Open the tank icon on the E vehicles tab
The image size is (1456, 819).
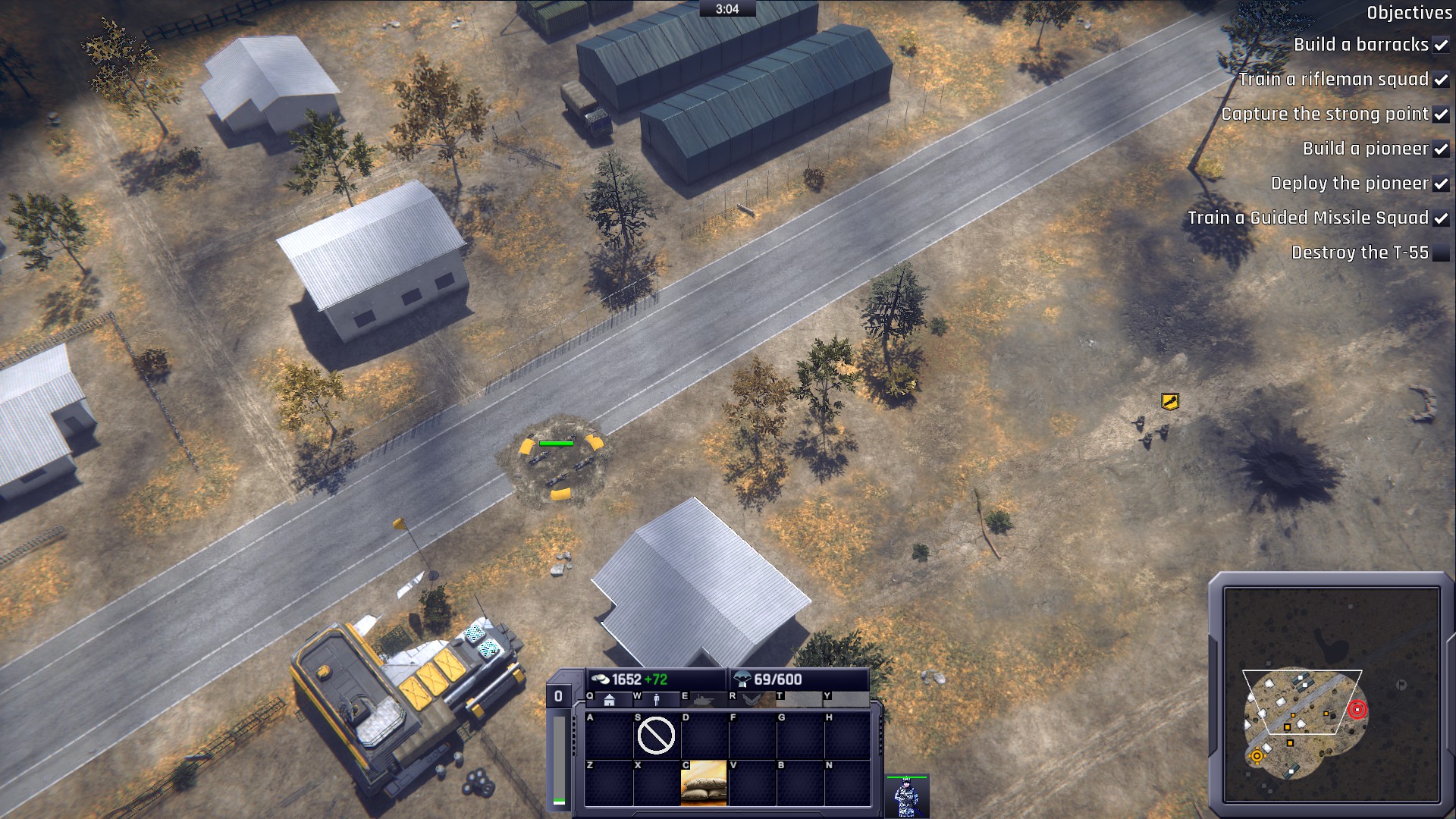point(705,700)
